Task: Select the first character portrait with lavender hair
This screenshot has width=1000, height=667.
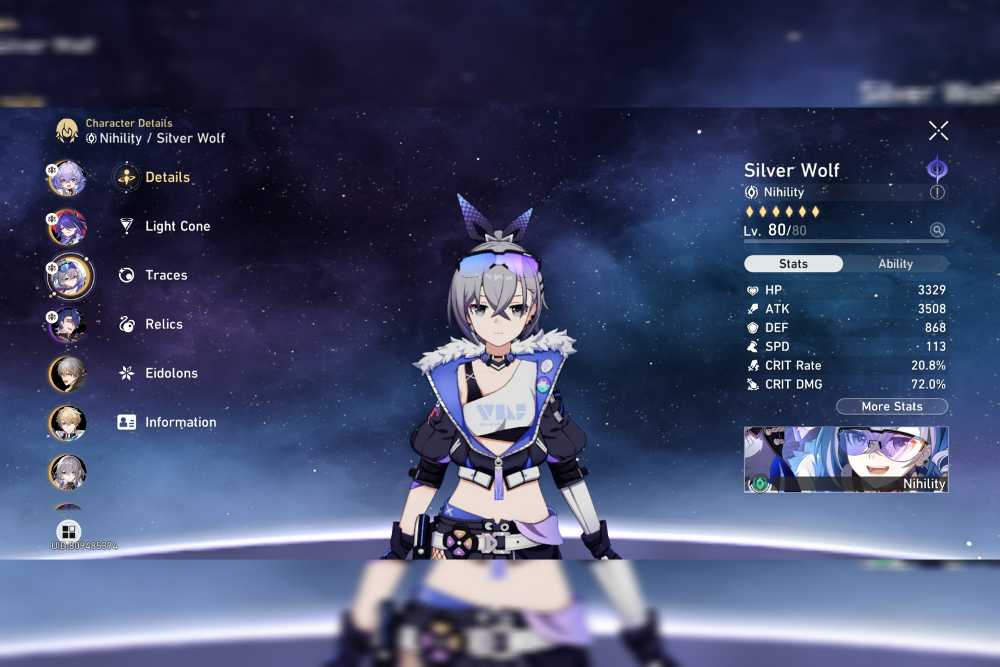Action: point(68,178)
